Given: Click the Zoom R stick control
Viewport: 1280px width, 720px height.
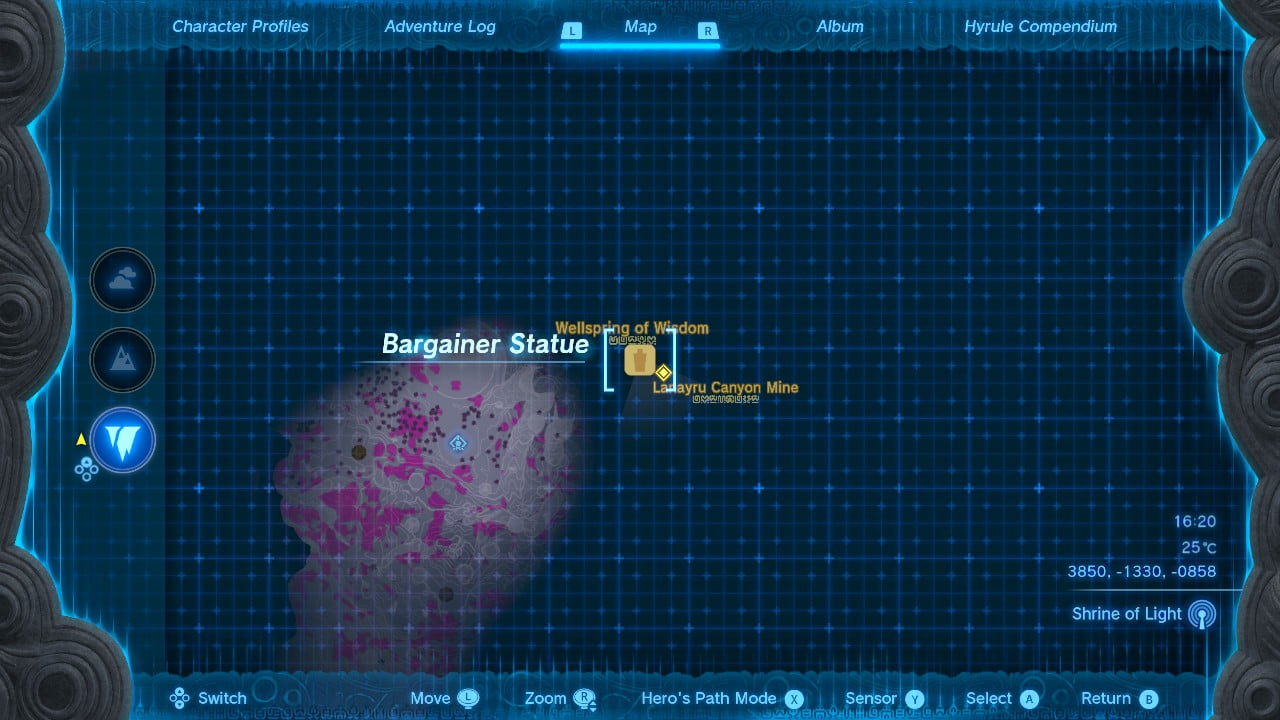Looking at the screenshot, I should [x=585, y=698].
